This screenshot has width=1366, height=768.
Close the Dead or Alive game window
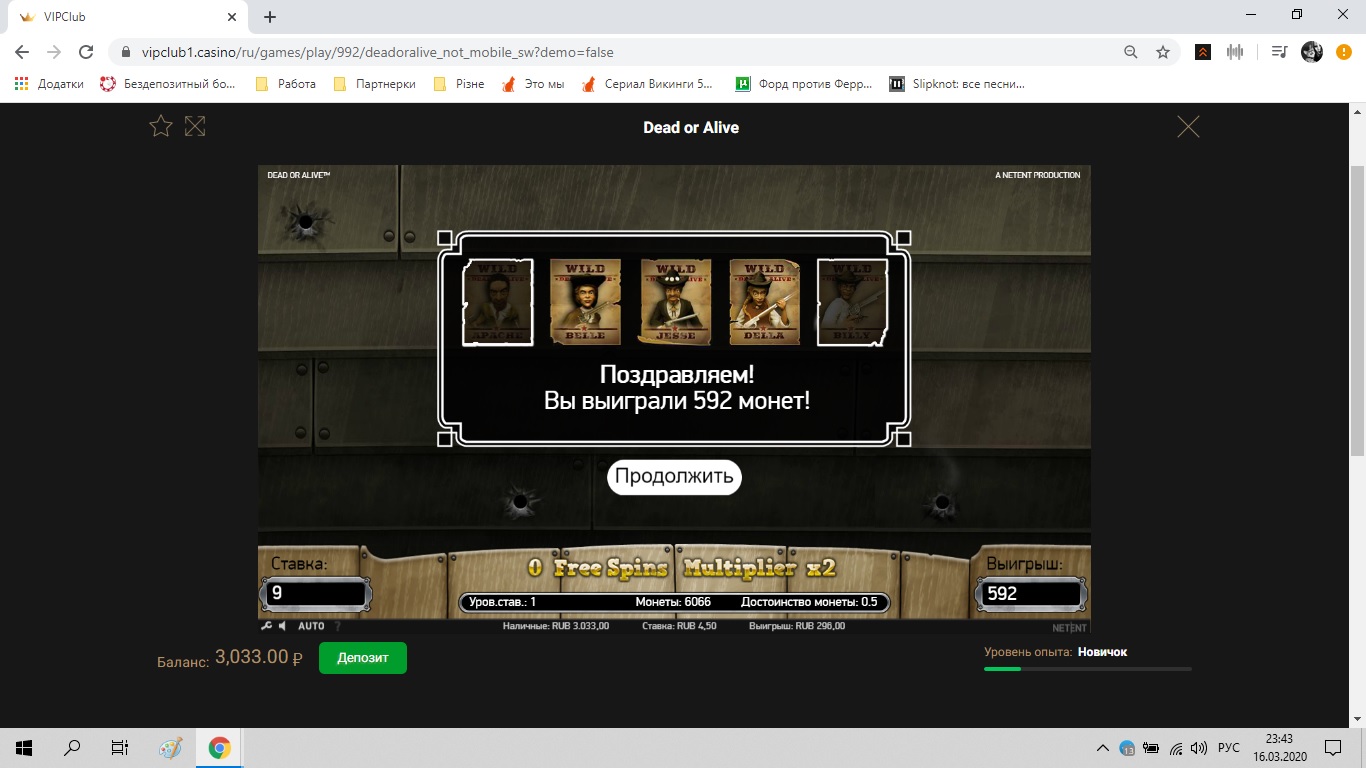[x=1188, y=127]
